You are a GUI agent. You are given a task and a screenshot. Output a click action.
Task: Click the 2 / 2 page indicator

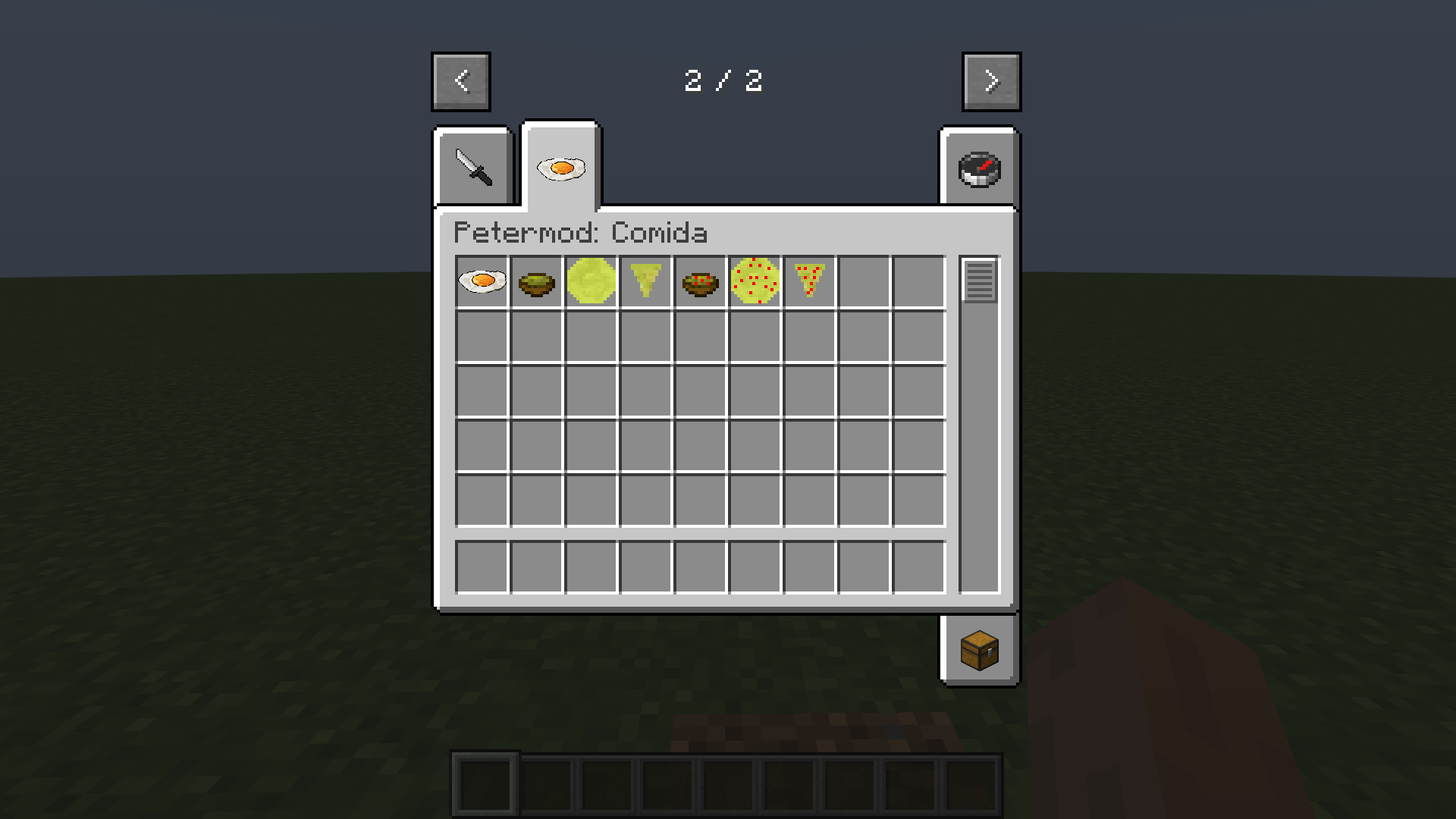pyautogui.click(x=724, y=81)
